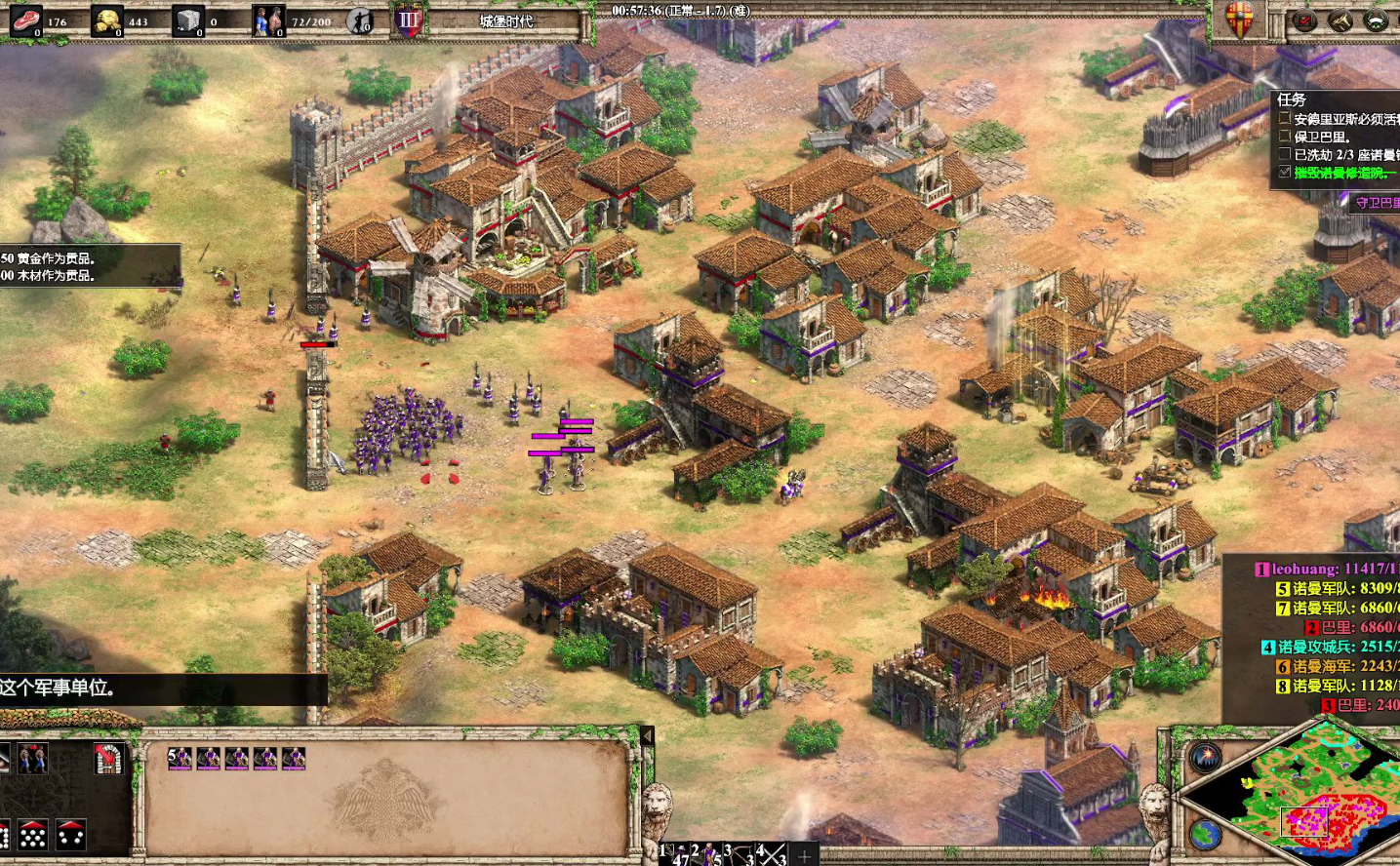Select the eight-dot box formation button
The image size is (1400, 866).
pyautogui.click(x=32, y=835)
